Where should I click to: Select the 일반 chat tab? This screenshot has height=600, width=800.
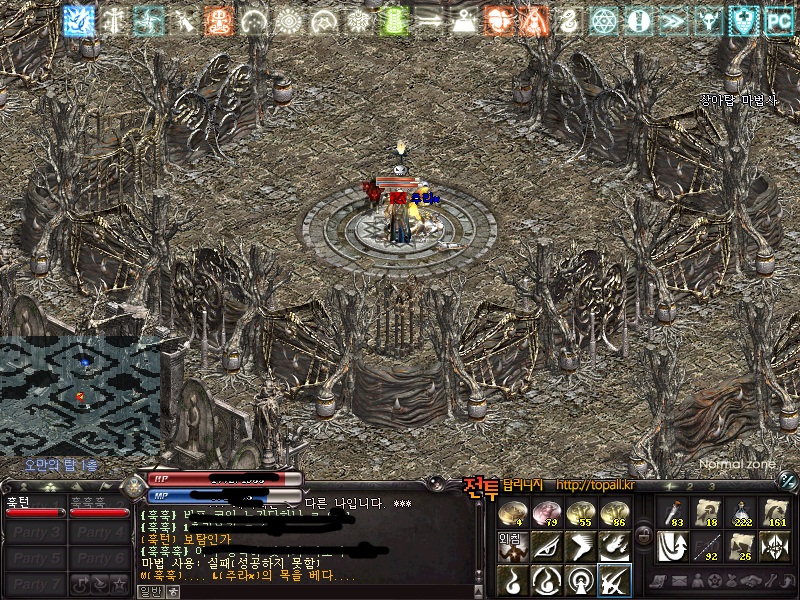point(149,591)
